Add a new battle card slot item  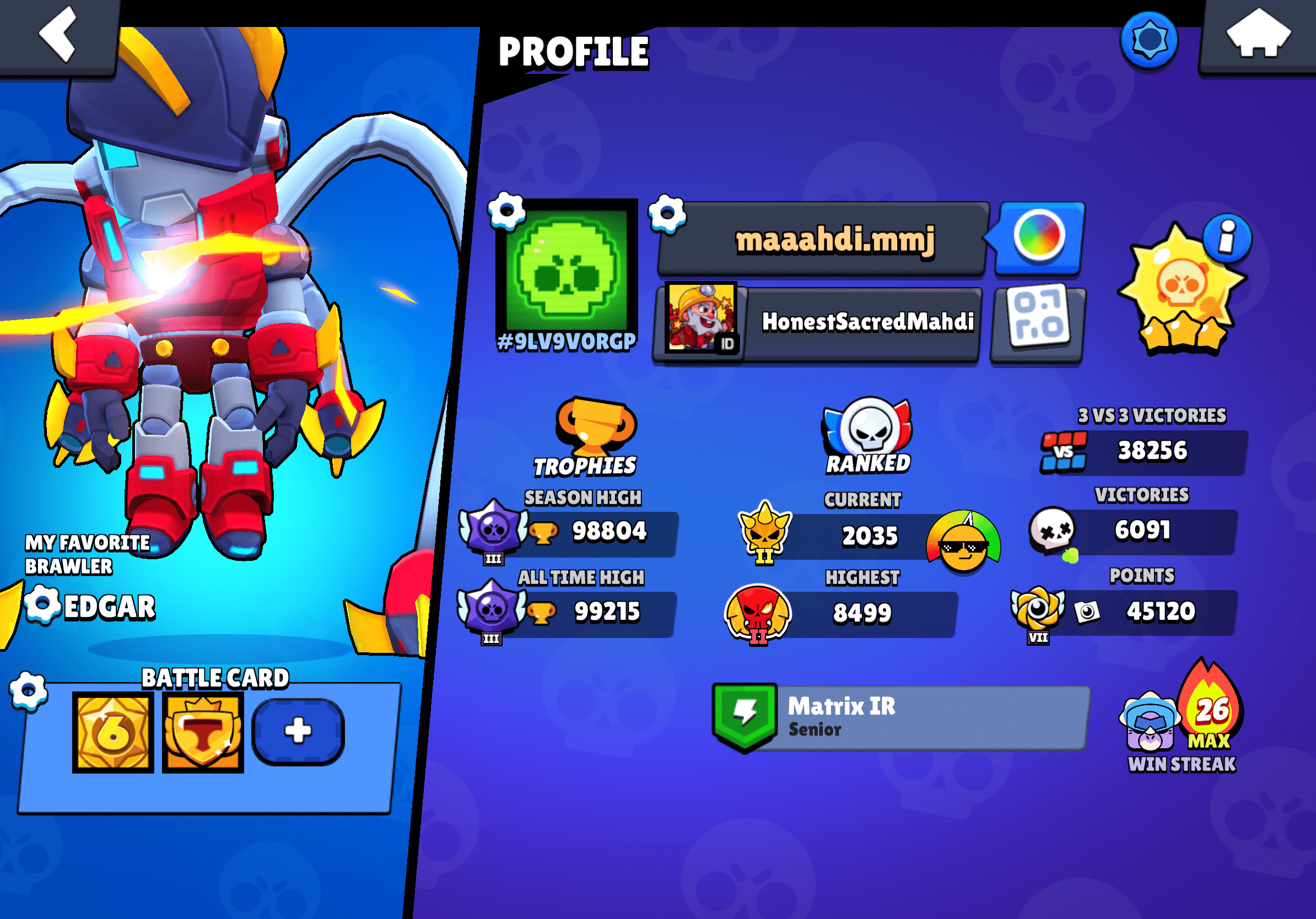click(x=298, y=732)
